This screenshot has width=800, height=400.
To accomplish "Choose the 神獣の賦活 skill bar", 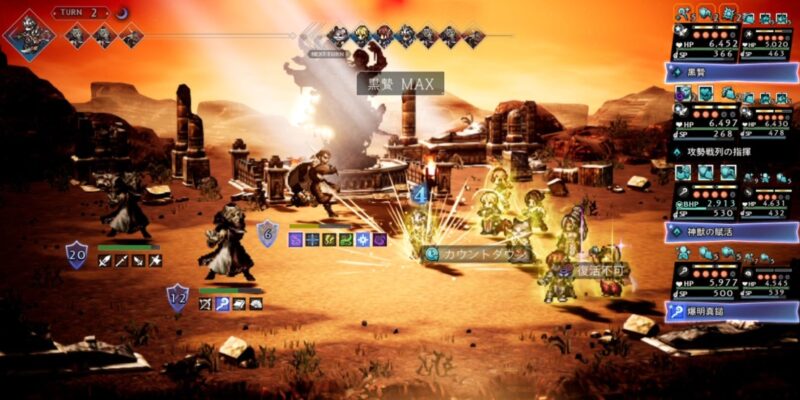I will pyautogui.click(x=732, y=231).
